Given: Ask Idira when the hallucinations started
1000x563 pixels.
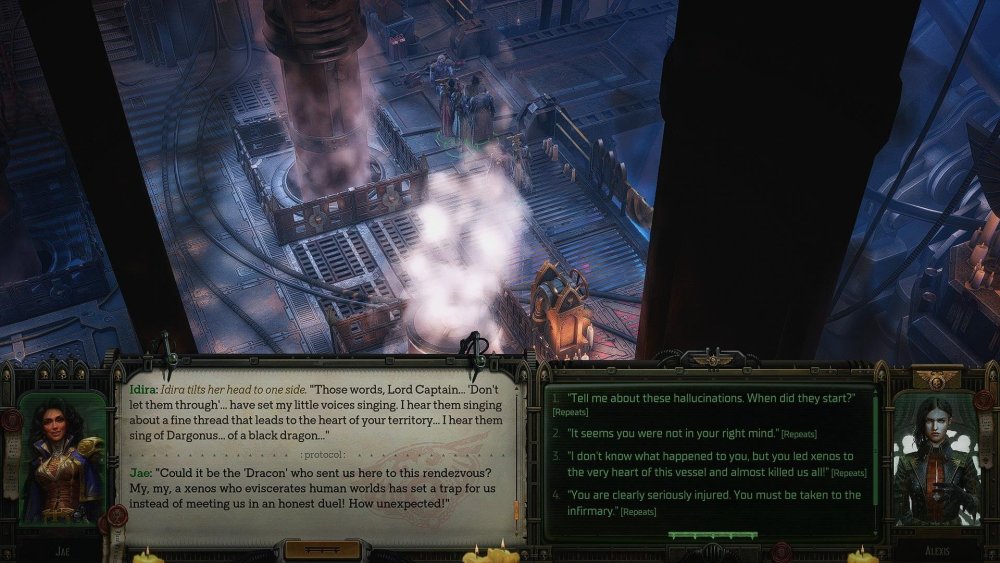Looking at the screenshot, I should (711, 398).
